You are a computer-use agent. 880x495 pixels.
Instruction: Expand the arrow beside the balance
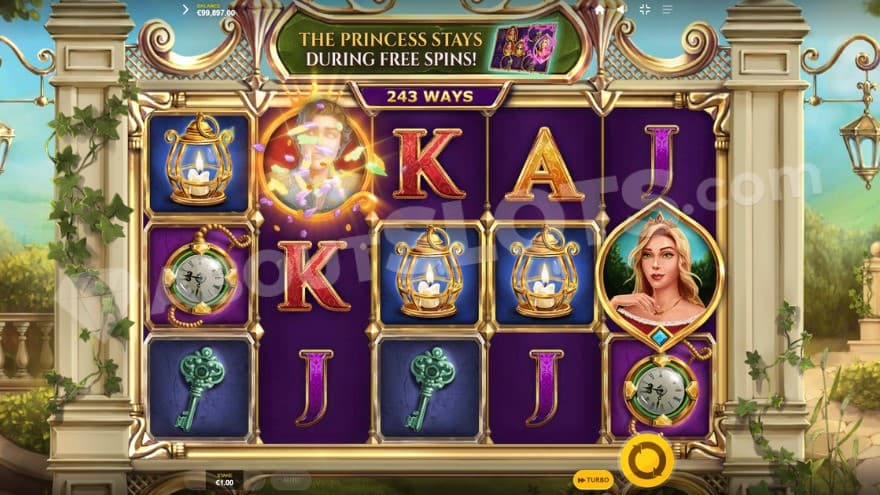coord(186,9)
